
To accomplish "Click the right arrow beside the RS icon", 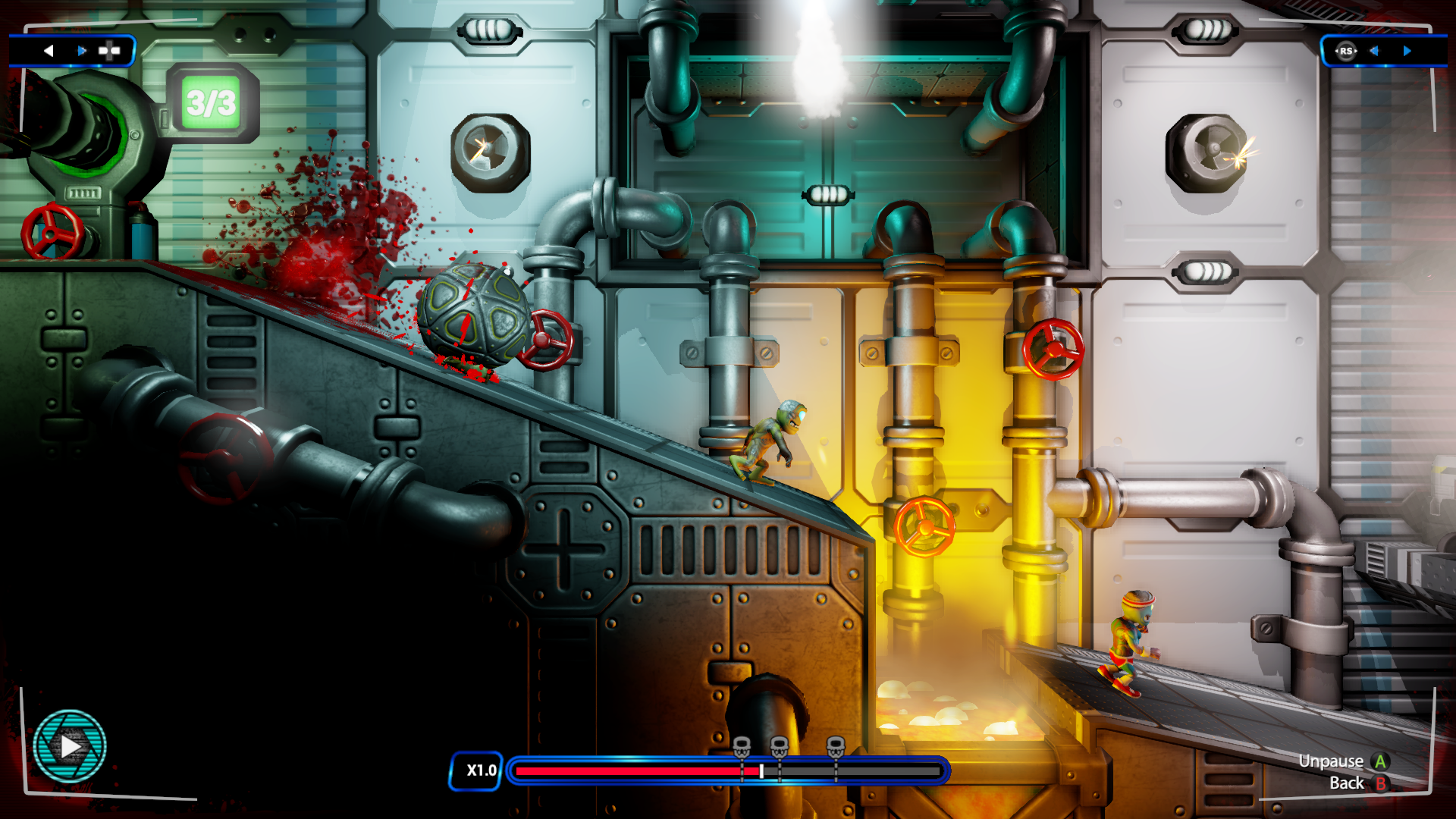I will click(x=1407, y=51).
